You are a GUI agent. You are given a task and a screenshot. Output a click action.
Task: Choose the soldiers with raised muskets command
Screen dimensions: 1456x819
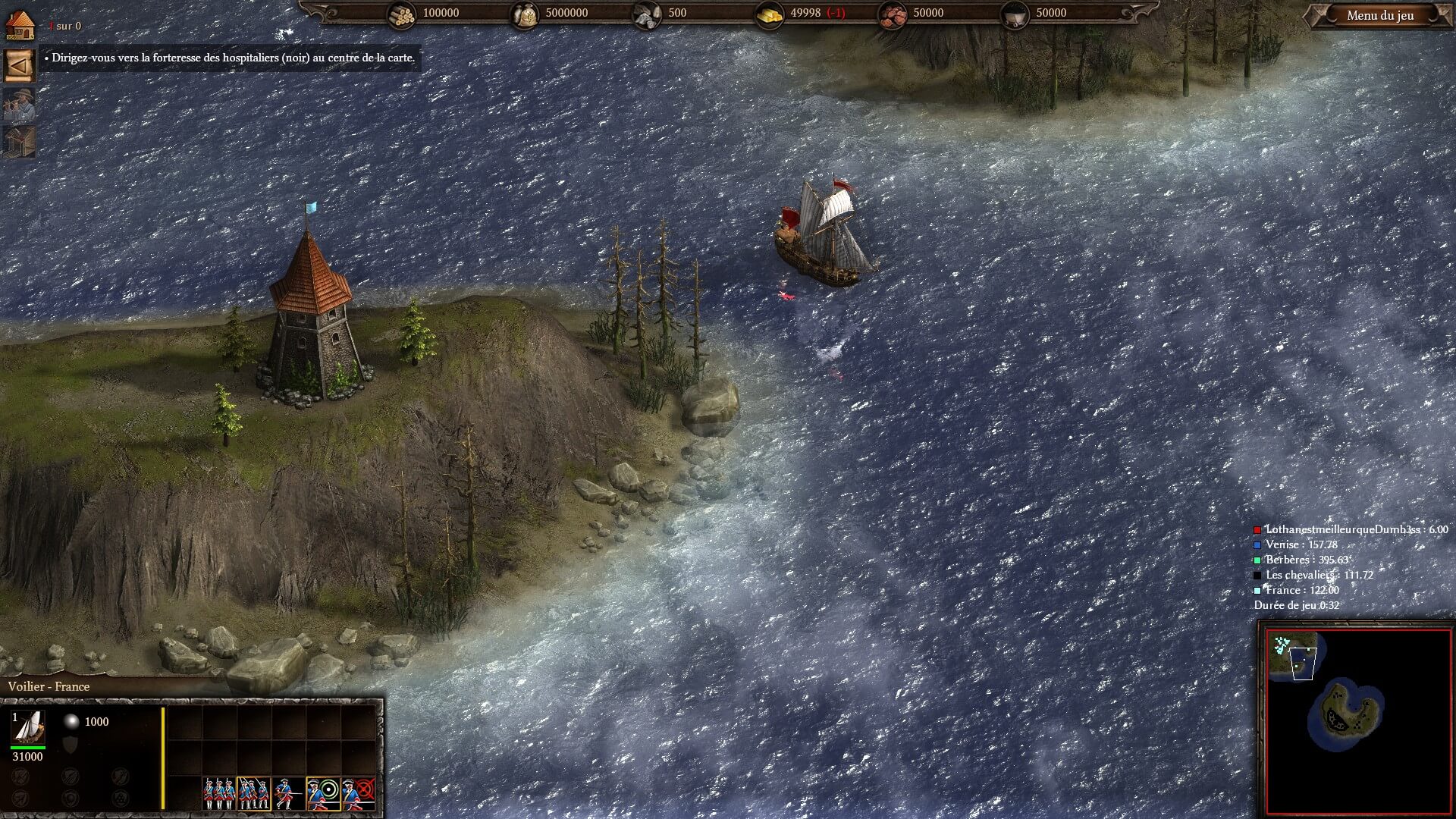pos(253,794)
